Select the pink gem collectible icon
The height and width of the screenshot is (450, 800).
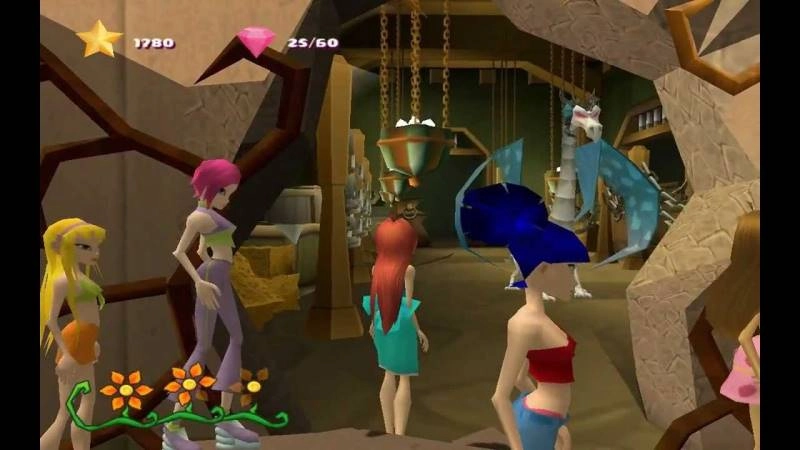coord(256,41)
